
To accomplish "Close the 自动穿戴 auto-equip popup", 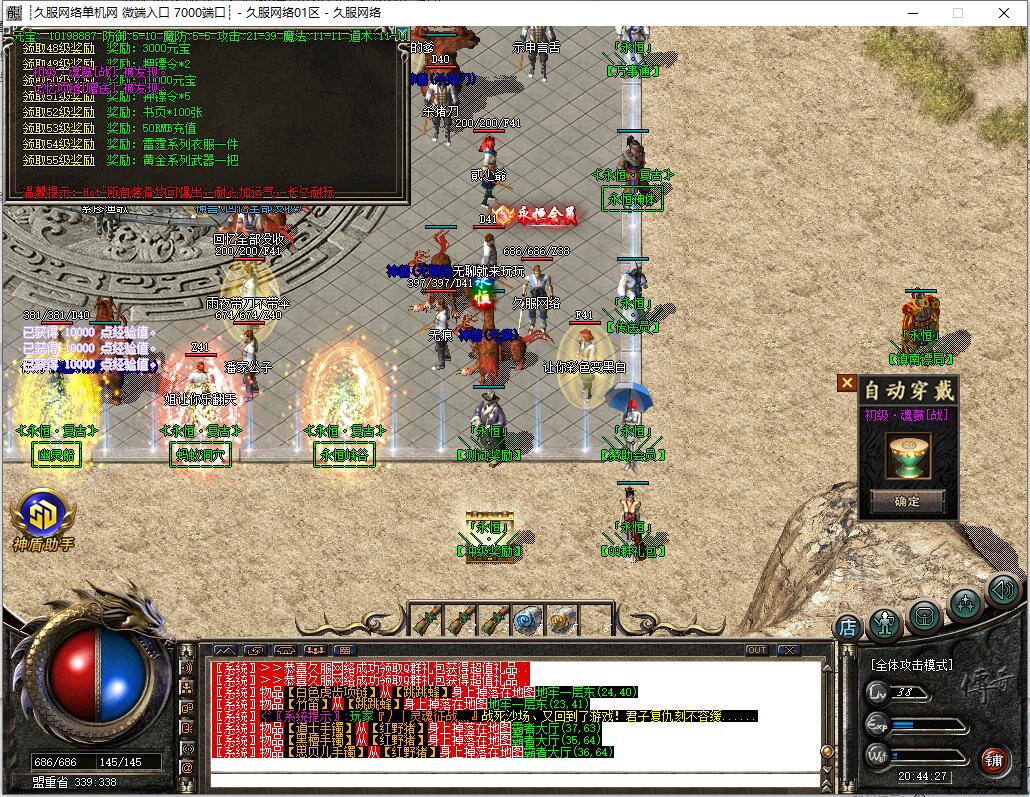I will [847, 383].
